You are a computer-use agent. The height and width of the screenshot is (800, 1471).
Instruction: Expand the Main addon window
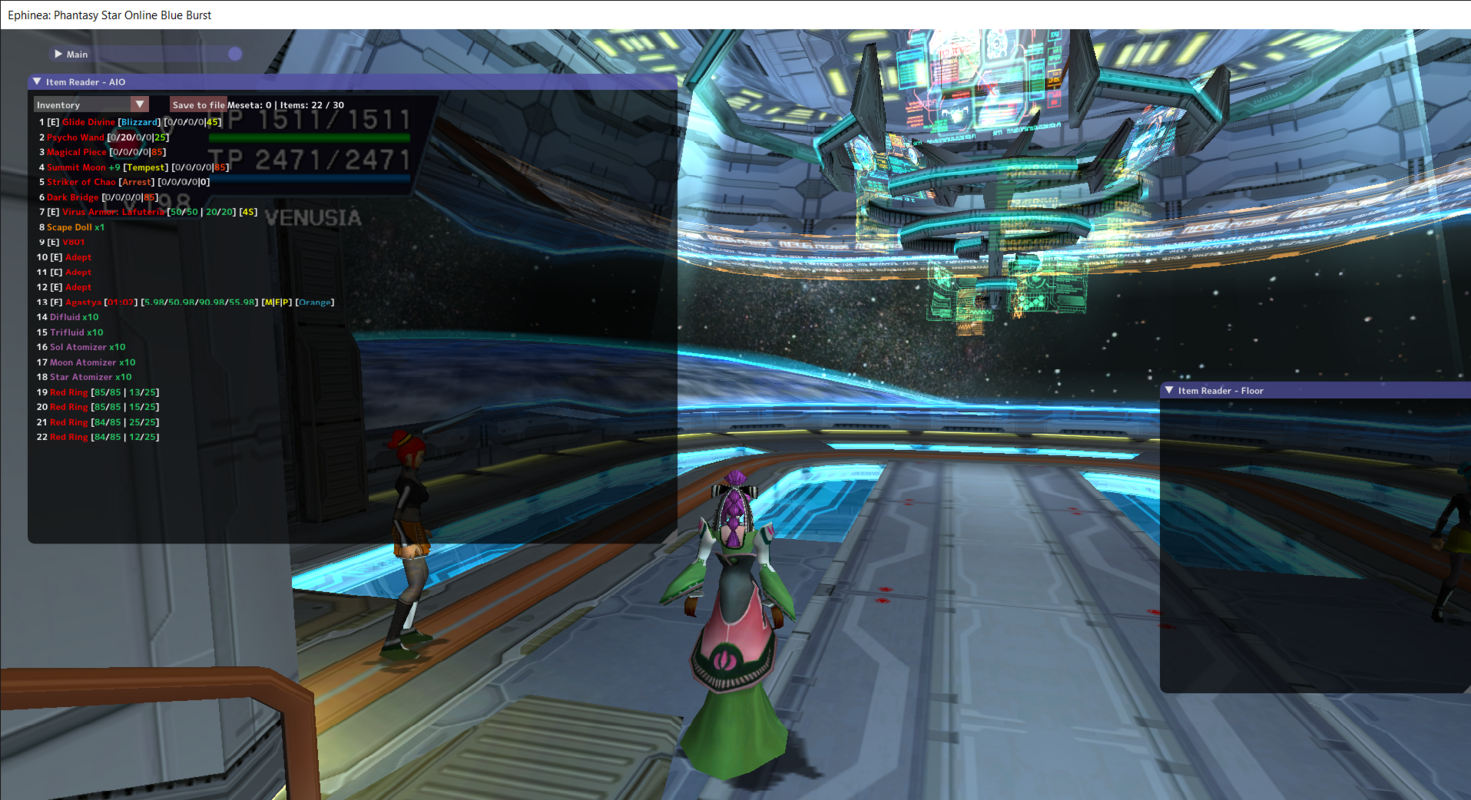(58, 54)
